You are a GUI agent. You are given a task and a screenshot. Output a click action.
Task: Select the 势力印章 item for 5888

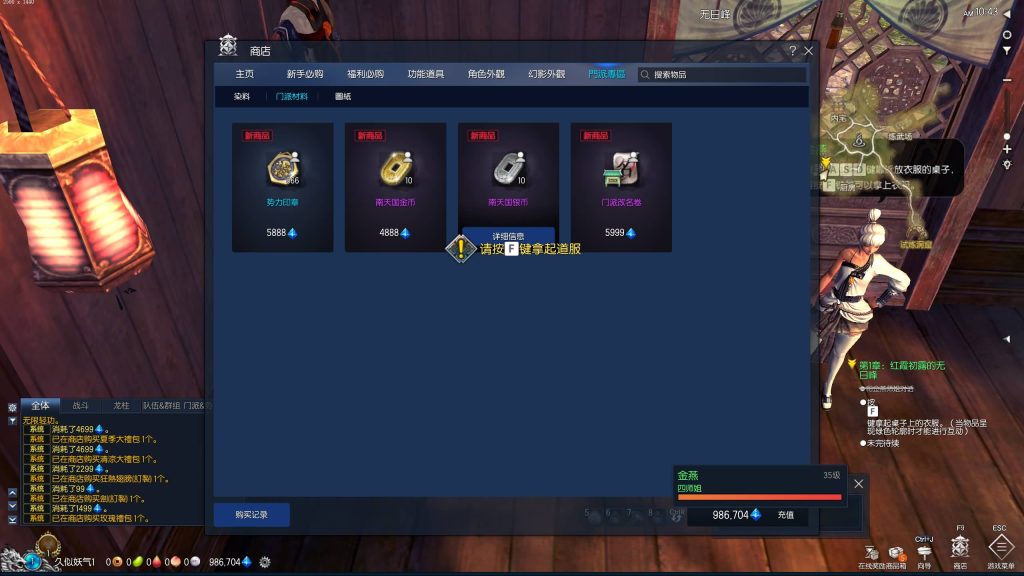click(x=283, y=186)
